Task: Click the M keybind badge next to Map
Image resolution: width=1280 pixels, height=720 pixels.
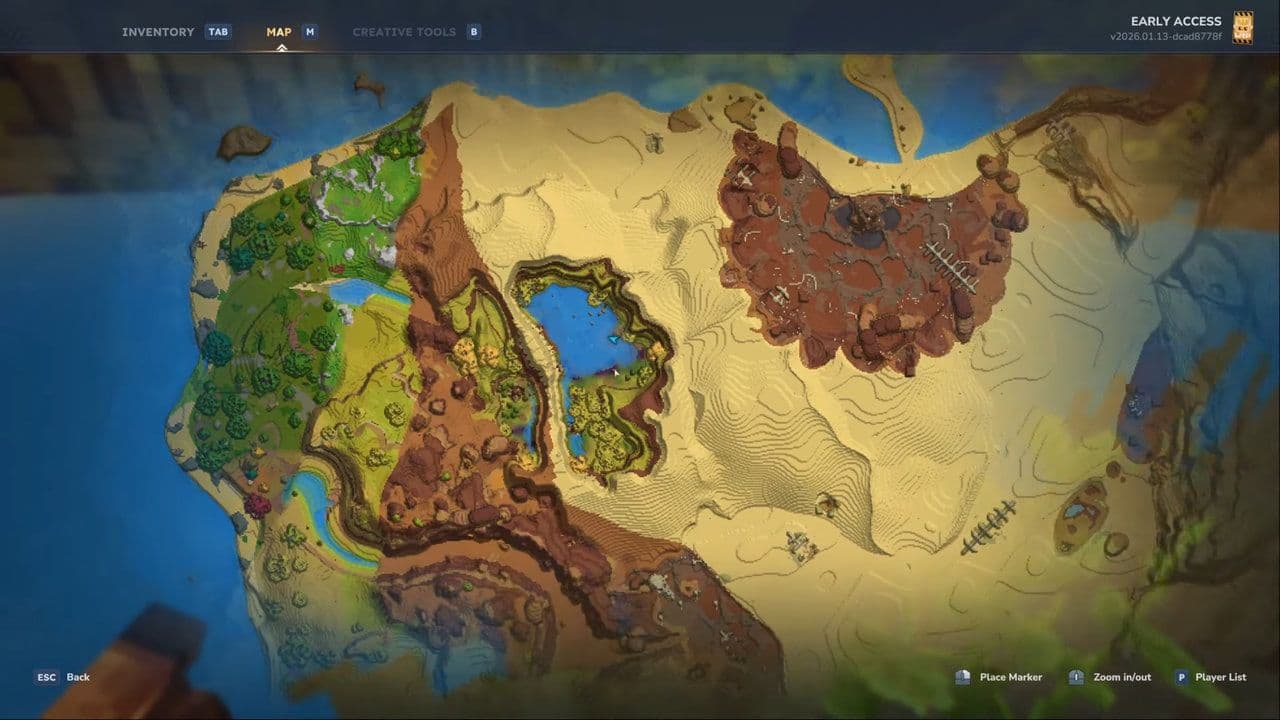Action: click(x=312, y=31)
